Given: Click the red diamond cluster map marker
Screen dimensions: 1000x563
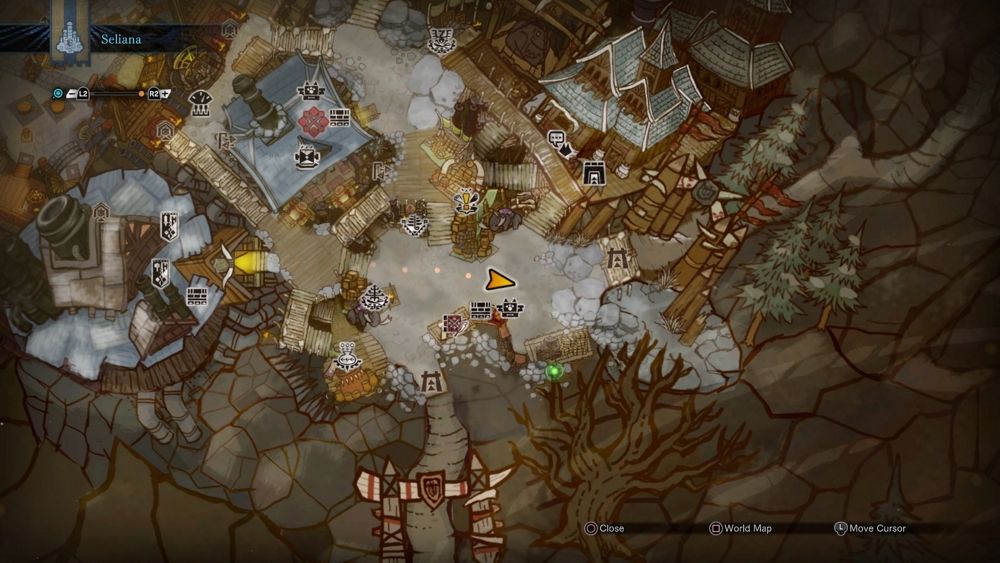Looking at the screenshot, I should 312,121.
